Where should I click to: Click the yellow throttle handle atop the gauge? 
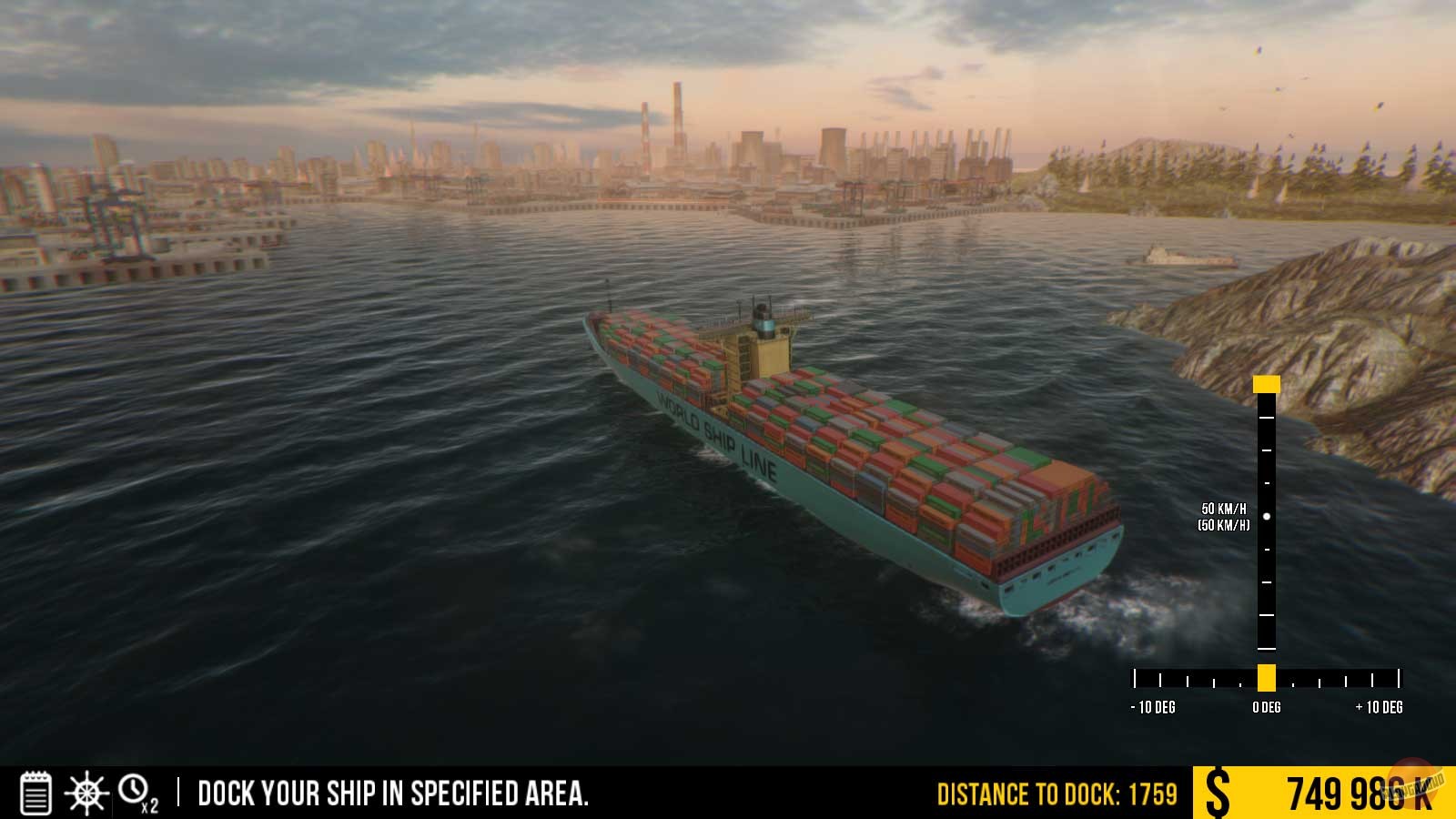point(1265,382)
